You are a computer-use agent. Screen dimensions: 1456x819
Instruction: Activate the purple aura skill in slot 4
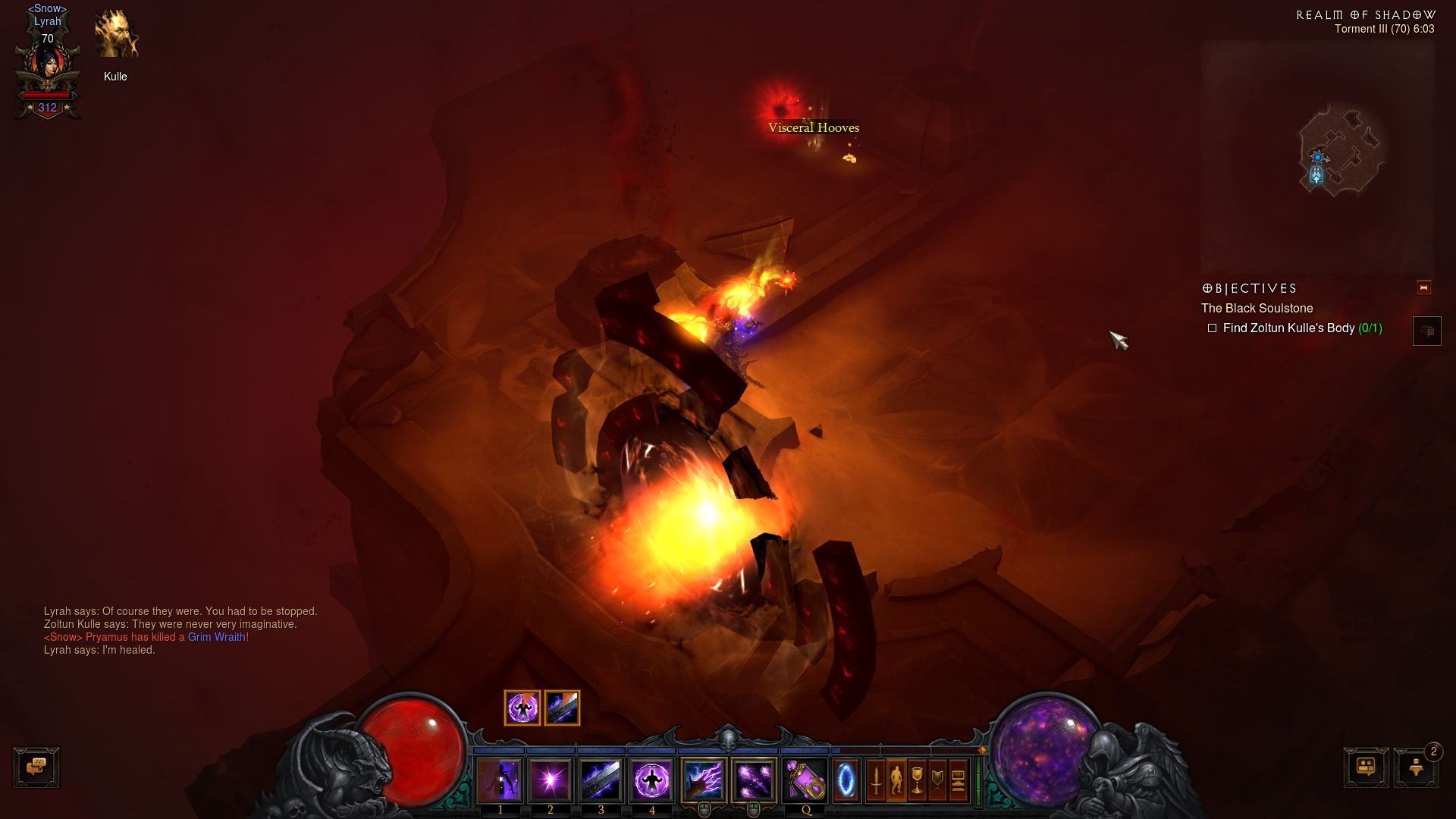click(651, 780)
